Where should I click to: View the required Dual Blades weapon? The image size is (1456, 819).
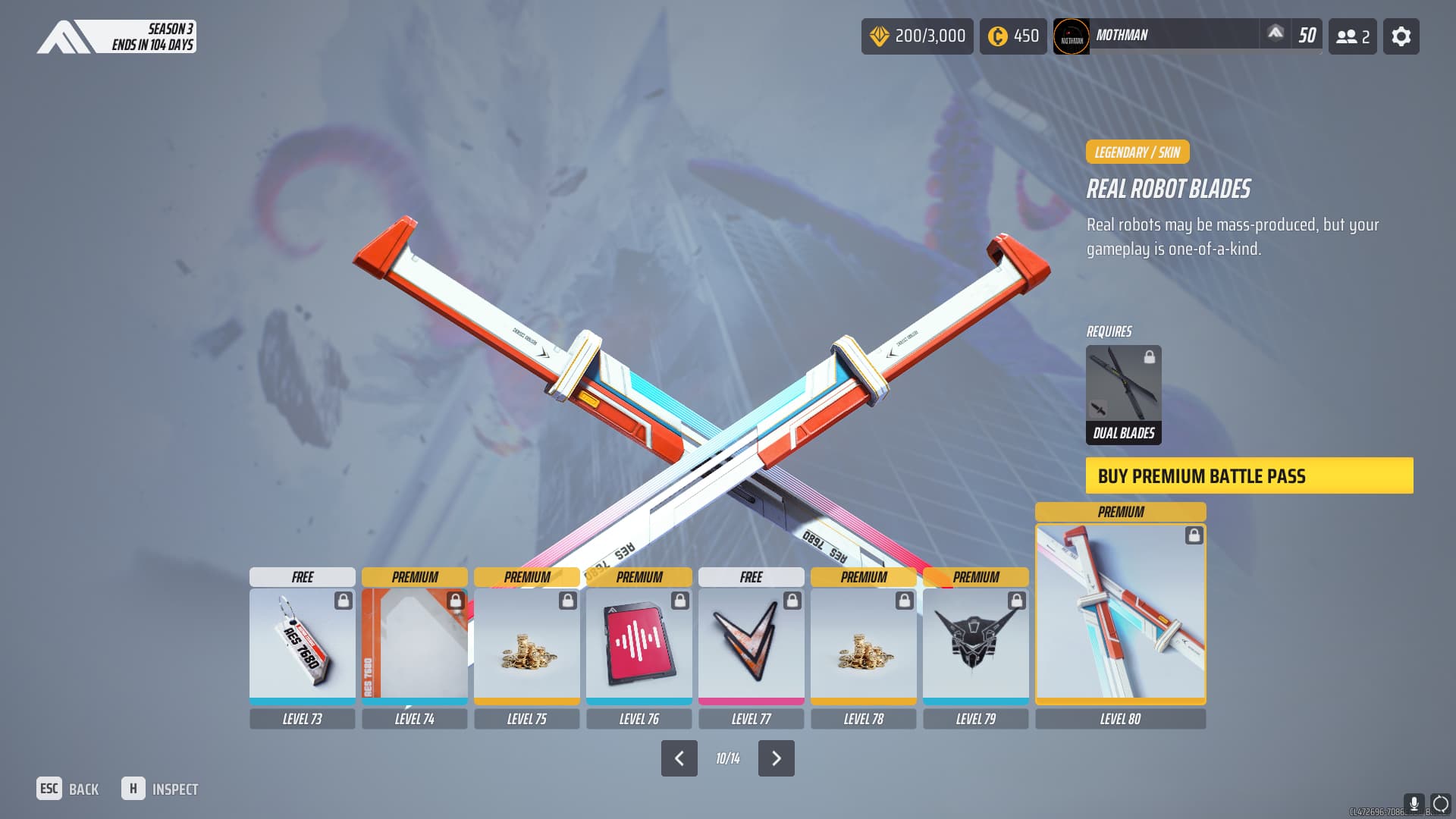point(1123,394)
